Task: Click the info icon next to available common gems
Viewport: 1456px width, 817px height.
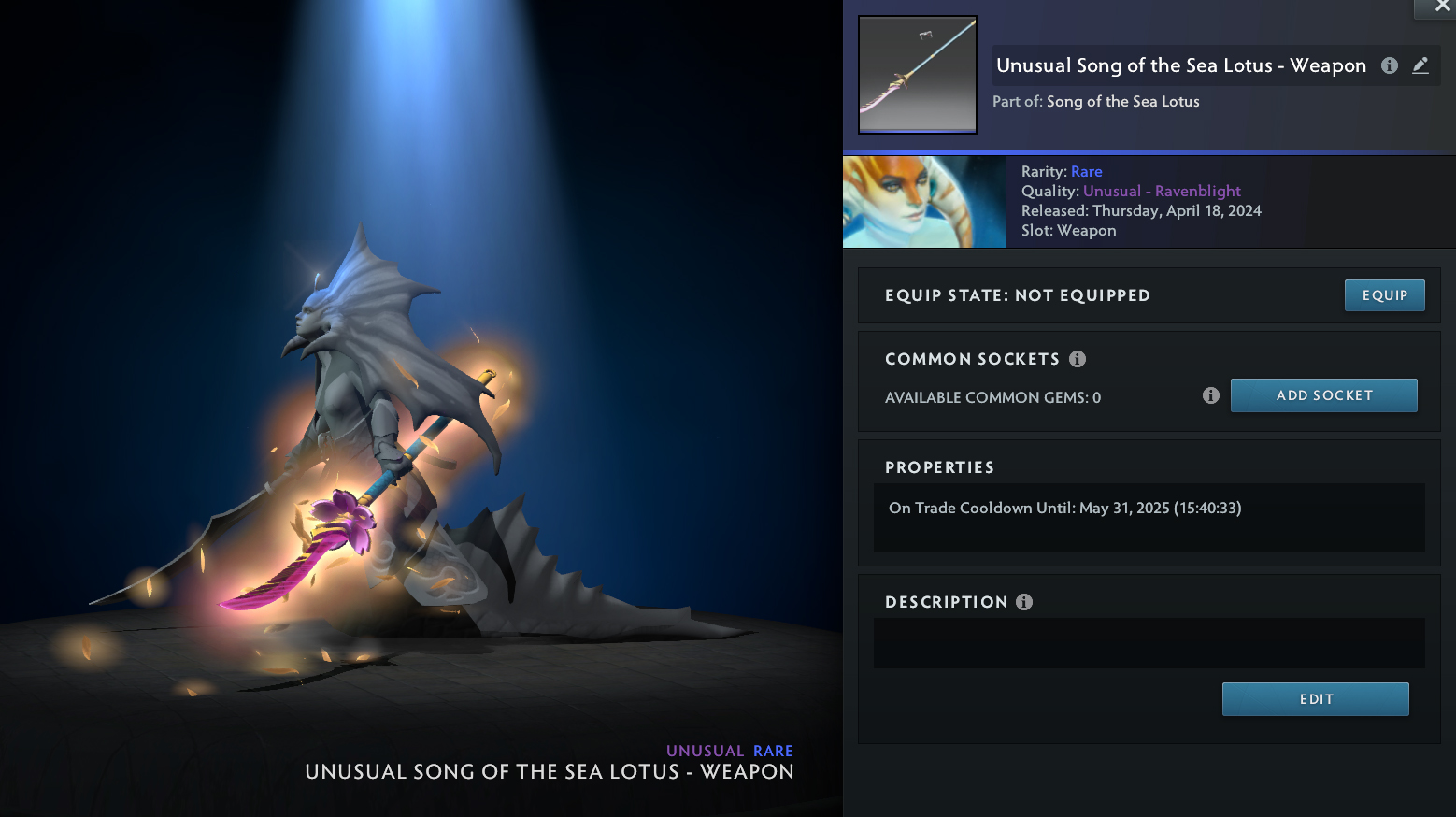Action: click(1210, 395)
